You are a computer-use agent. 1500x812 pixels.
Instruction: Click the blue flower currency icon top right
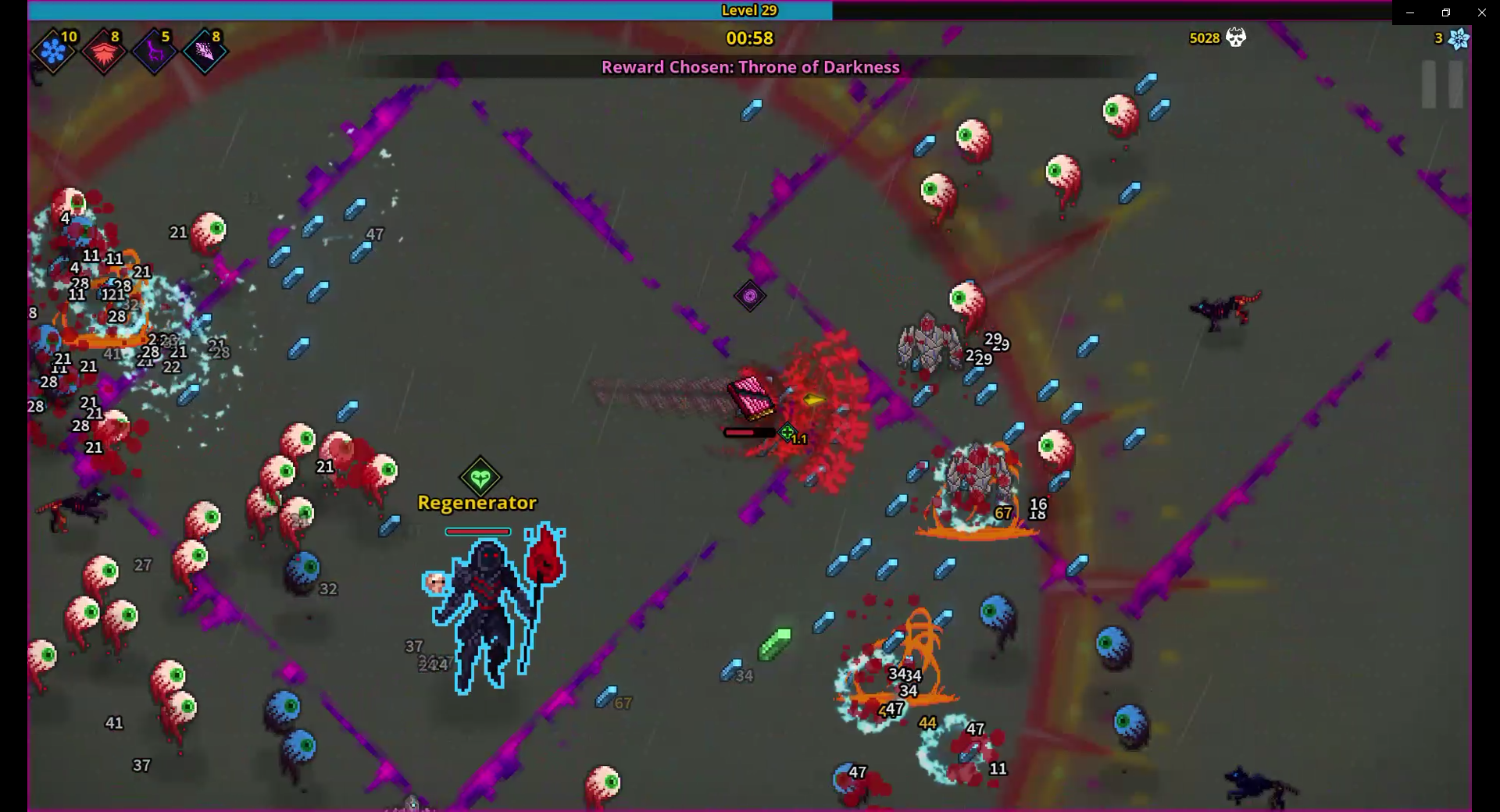[1458, 37]
